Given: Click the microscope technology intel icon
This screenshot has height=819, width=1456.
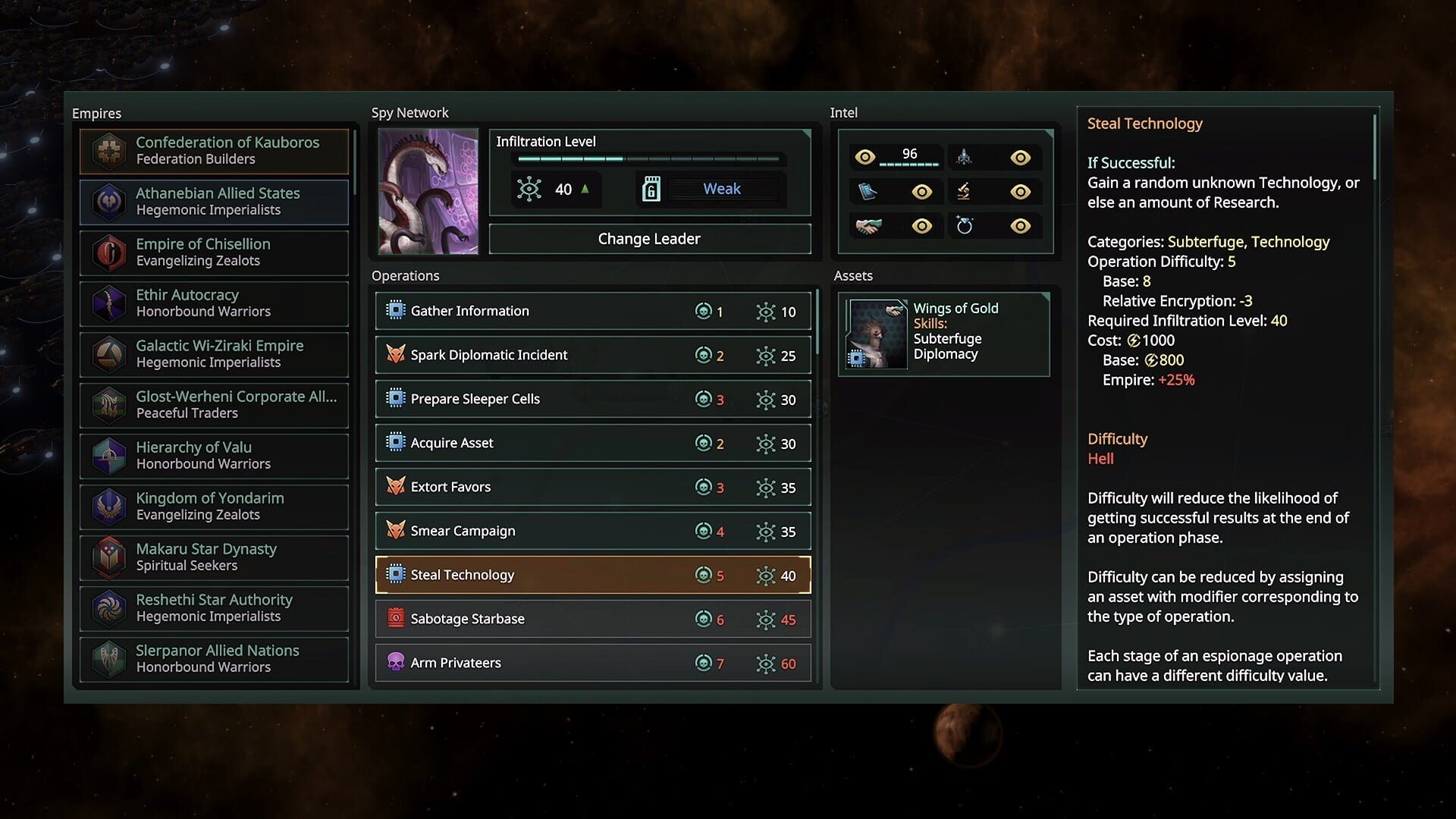Looking at the screenshot, I should click(x=964, y=191).
